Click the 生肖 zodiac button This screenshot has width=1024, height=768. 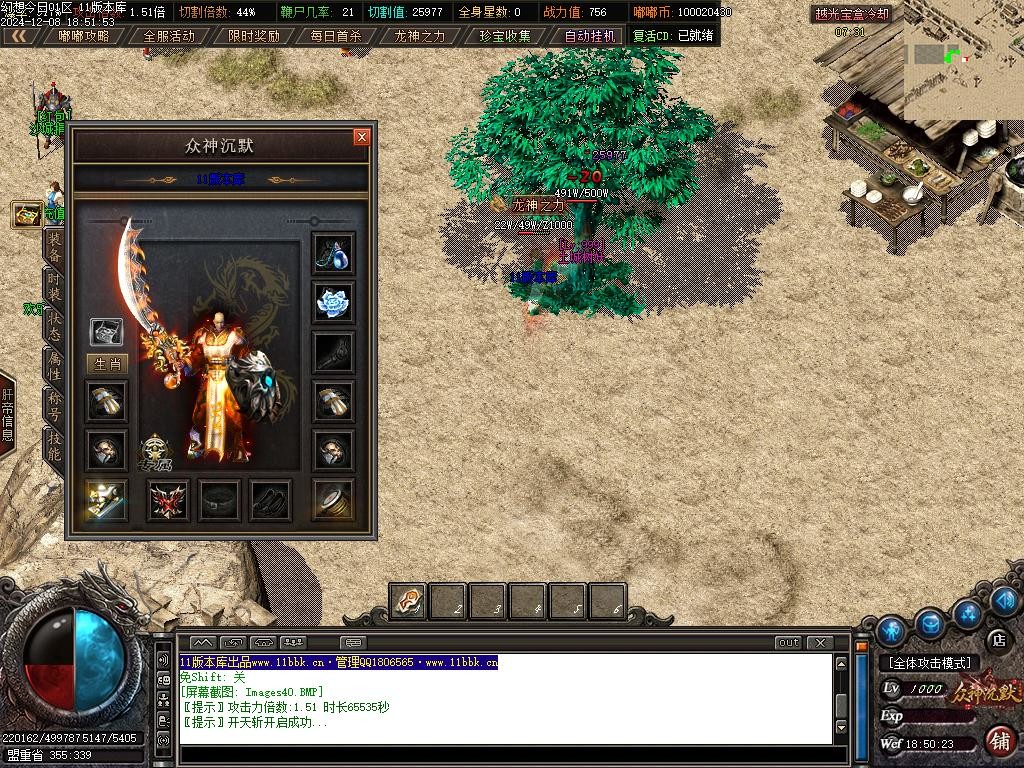coord(107,364)
